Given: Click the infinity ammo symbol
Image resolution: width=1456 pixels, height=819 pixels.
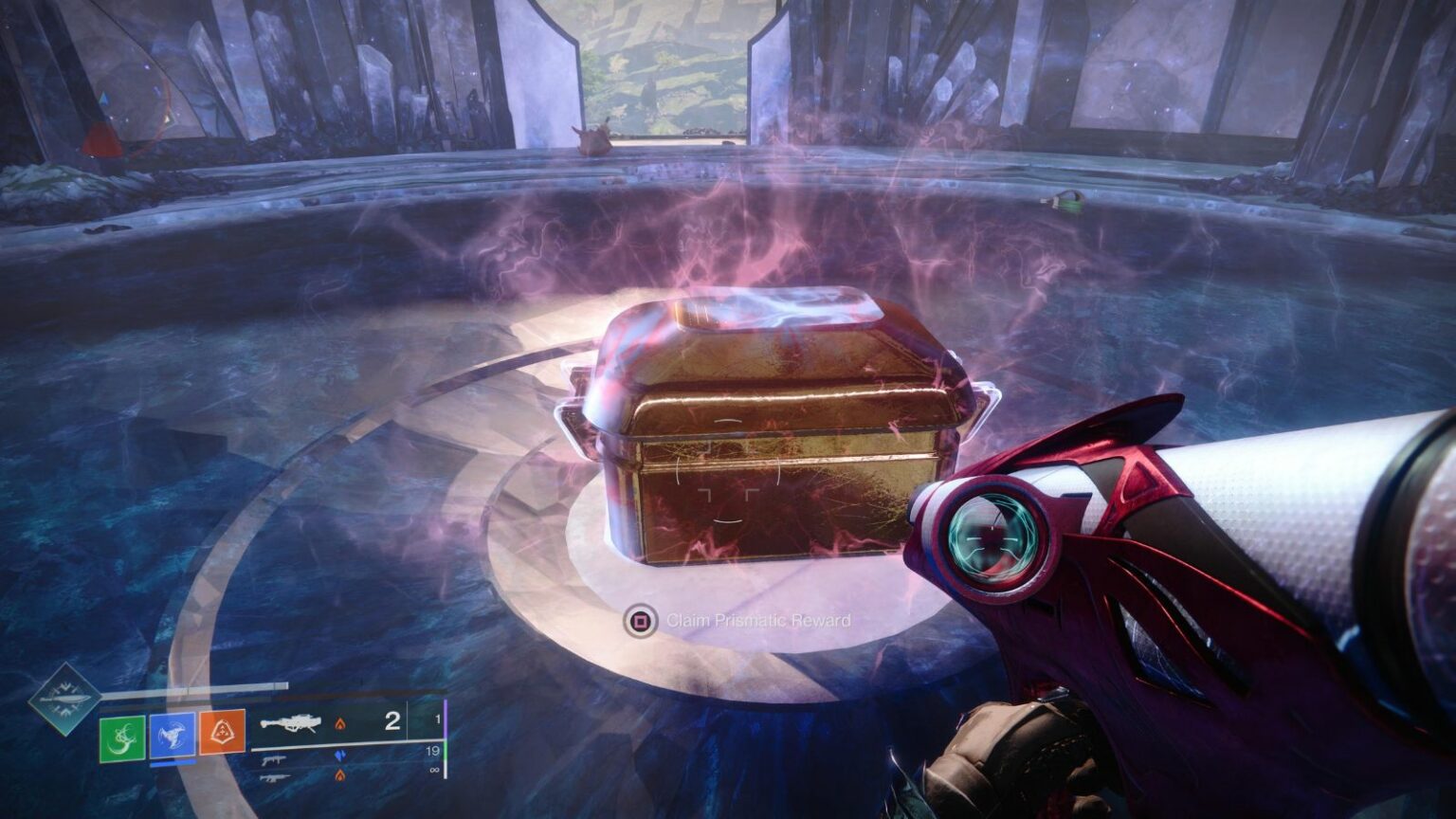Looking at the screenshot, I should click(x=434, y=769).
